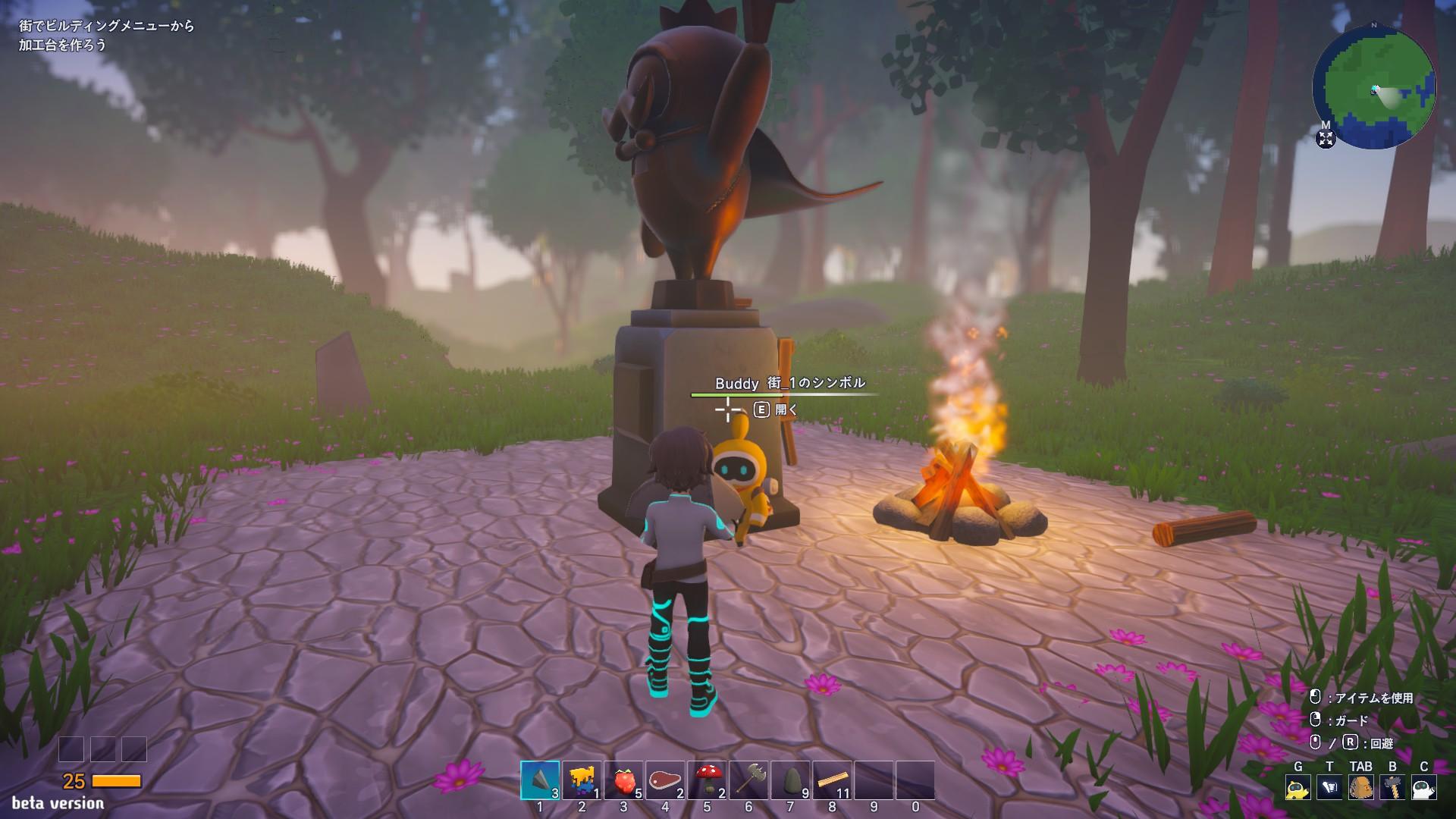Click the megaphone icon under T

coord(1329,788)
